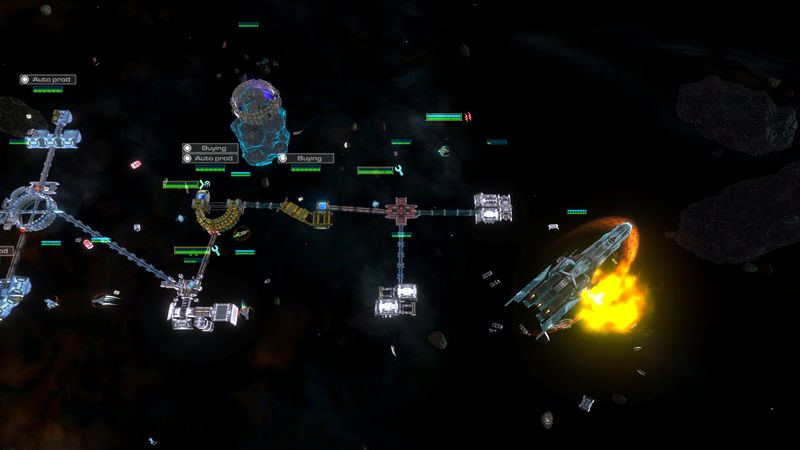Click the Buying tag stacked above Auto prod
This screenshot has height=450, width=800.
coord(209,148)
